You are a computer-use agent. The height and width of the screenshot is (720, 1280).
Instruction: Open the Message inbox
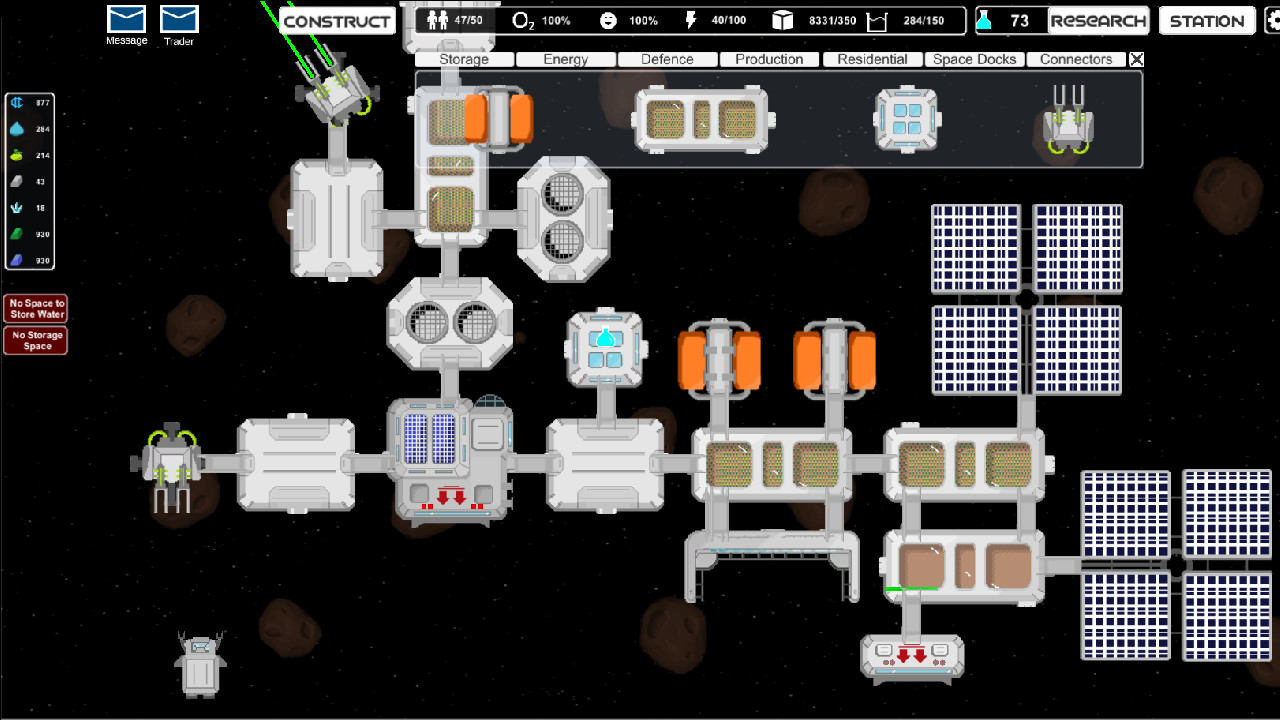click(125, 17)
